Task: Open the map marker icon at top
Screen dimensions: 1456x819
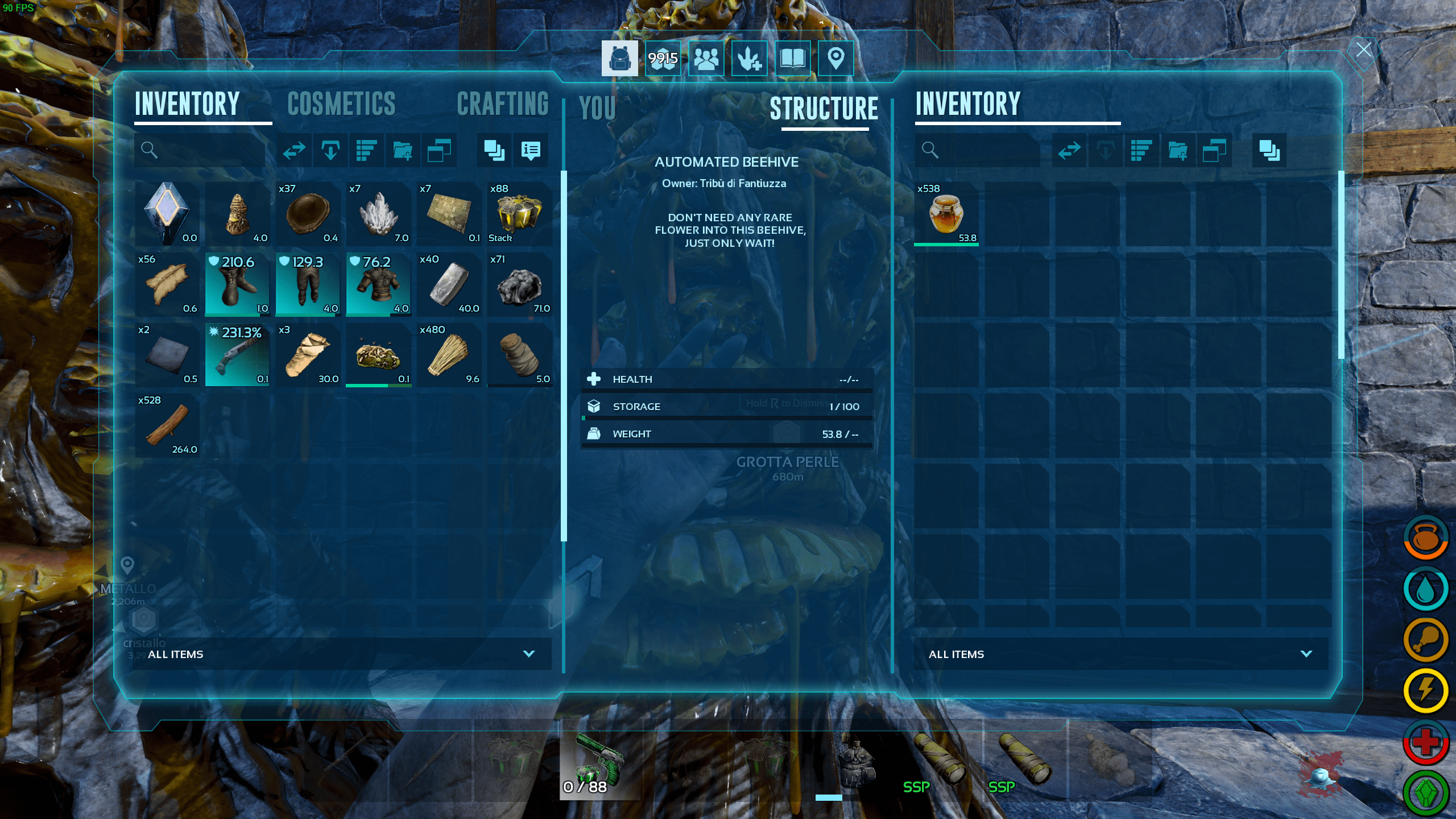Action: pos(835,58)
